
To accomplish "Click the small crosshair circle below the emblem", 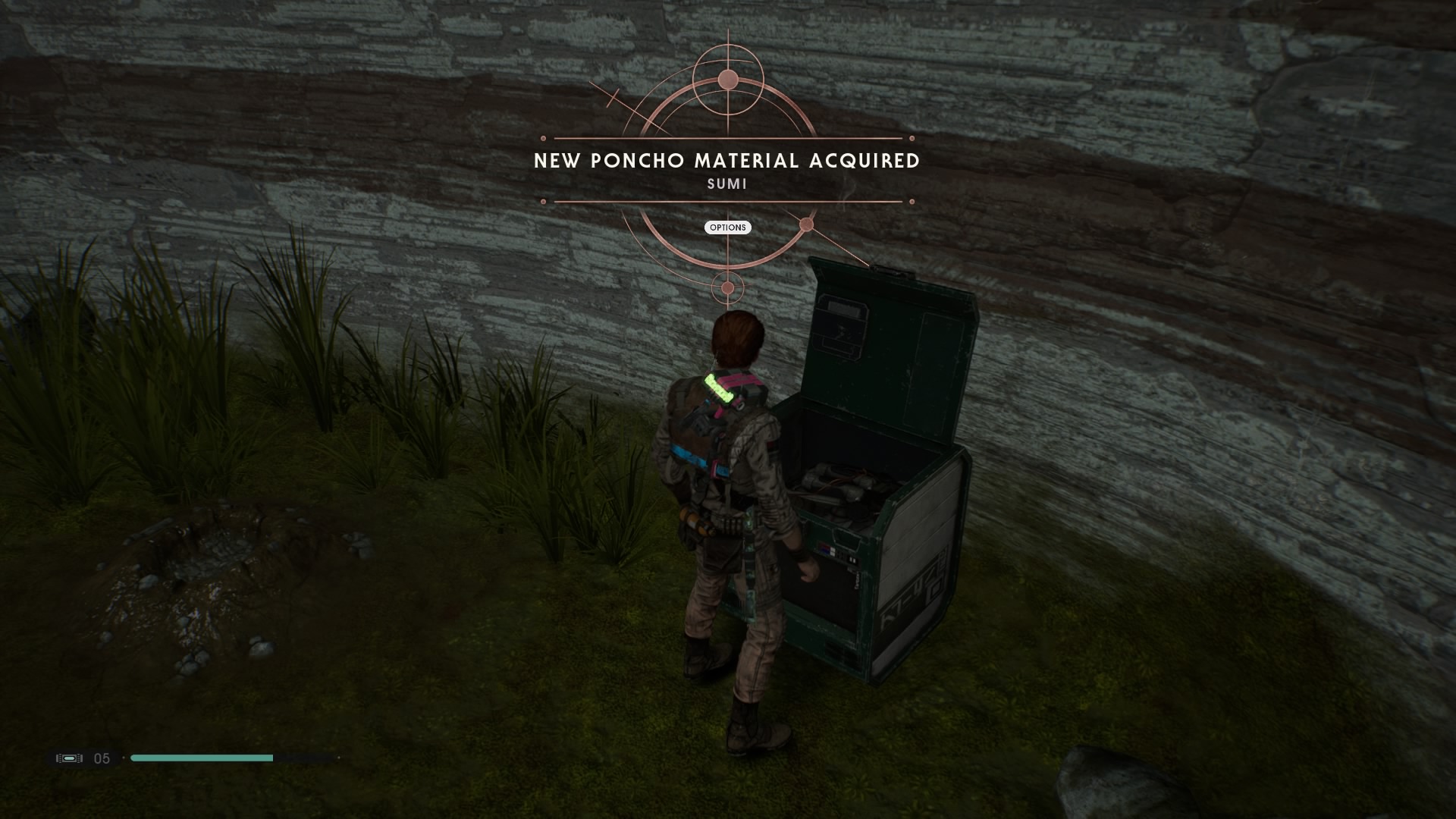I will (730, 288).
